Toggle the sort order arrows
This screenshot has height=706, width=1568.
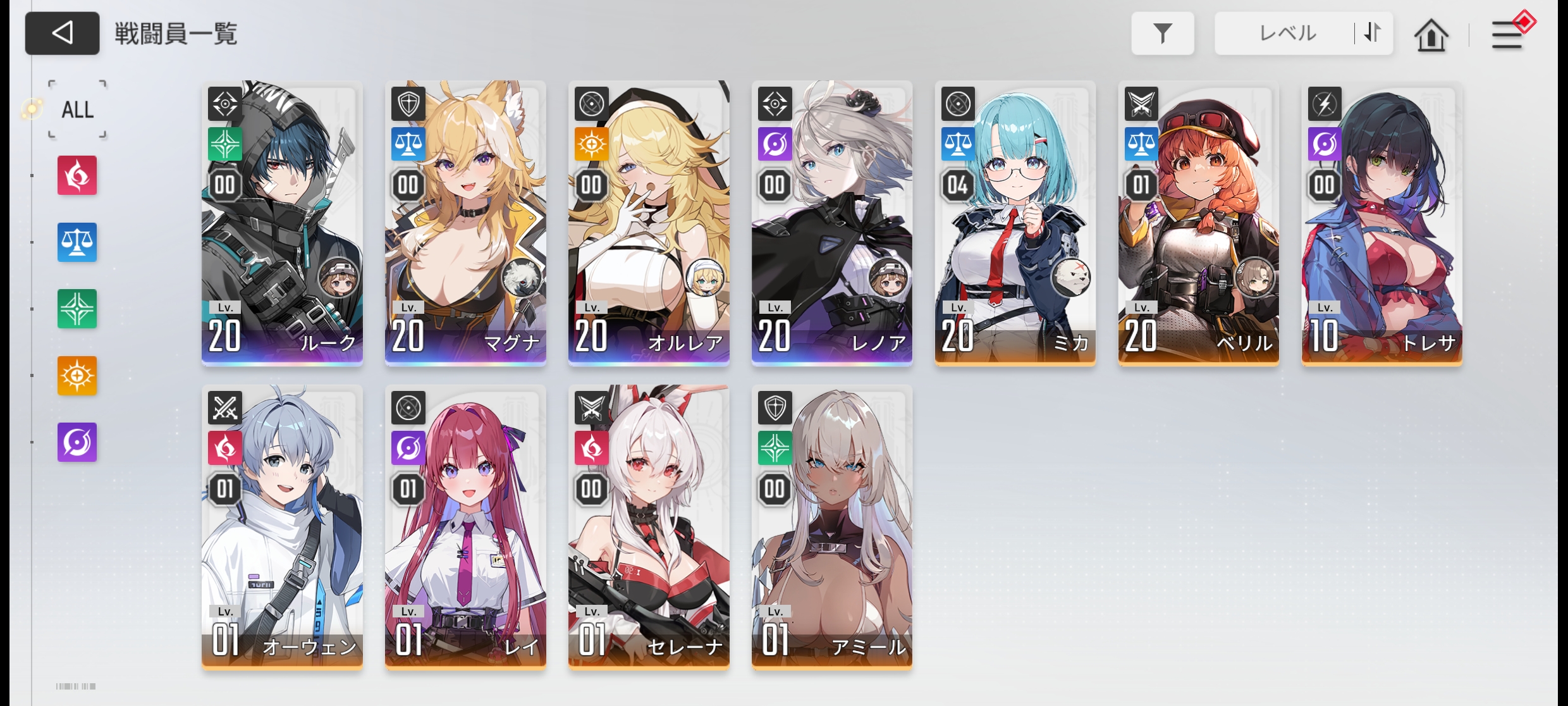[1373, 33]
